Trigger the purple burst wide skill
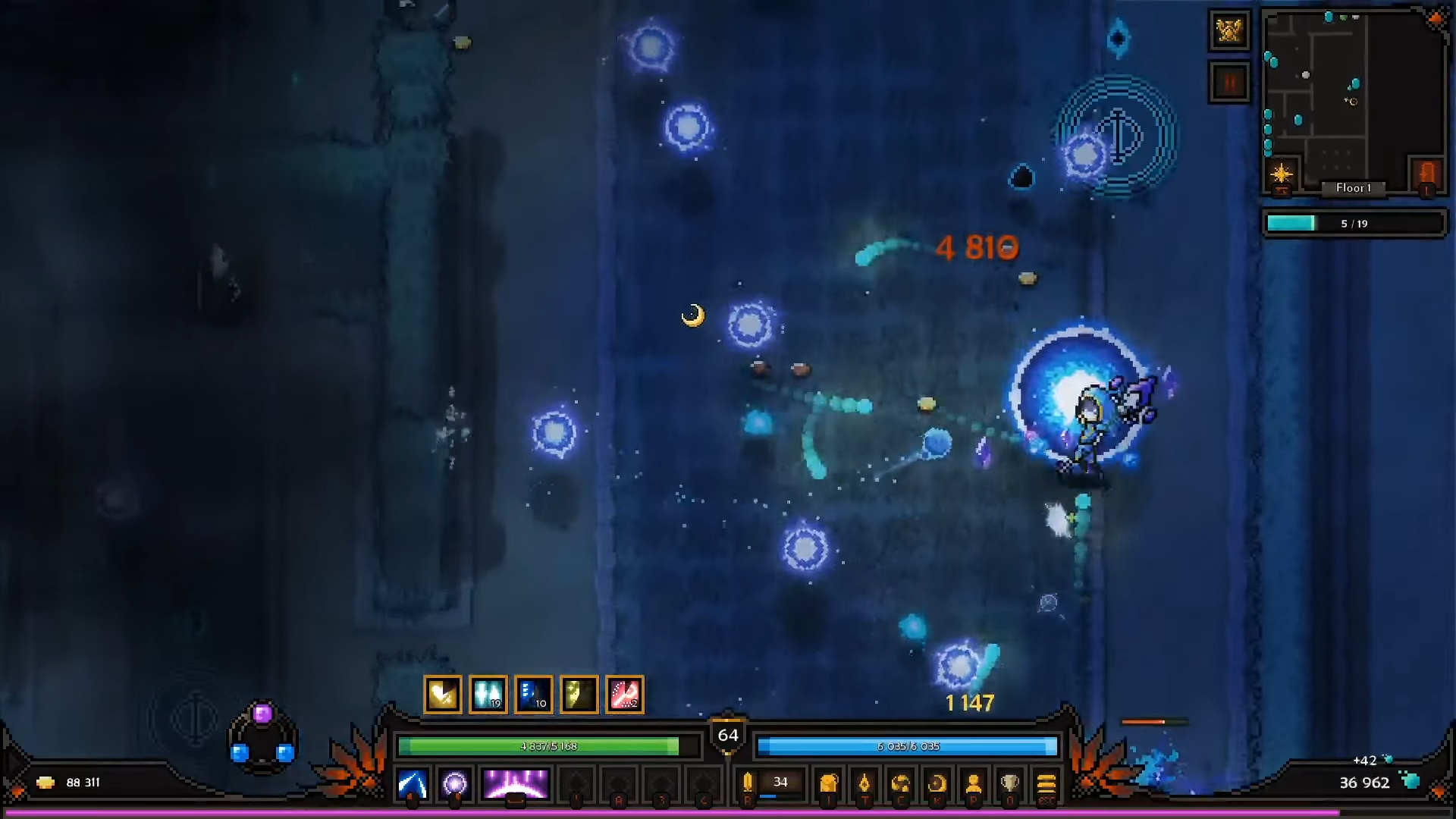This screenshot has height=819, width=1456. [516, 784]
